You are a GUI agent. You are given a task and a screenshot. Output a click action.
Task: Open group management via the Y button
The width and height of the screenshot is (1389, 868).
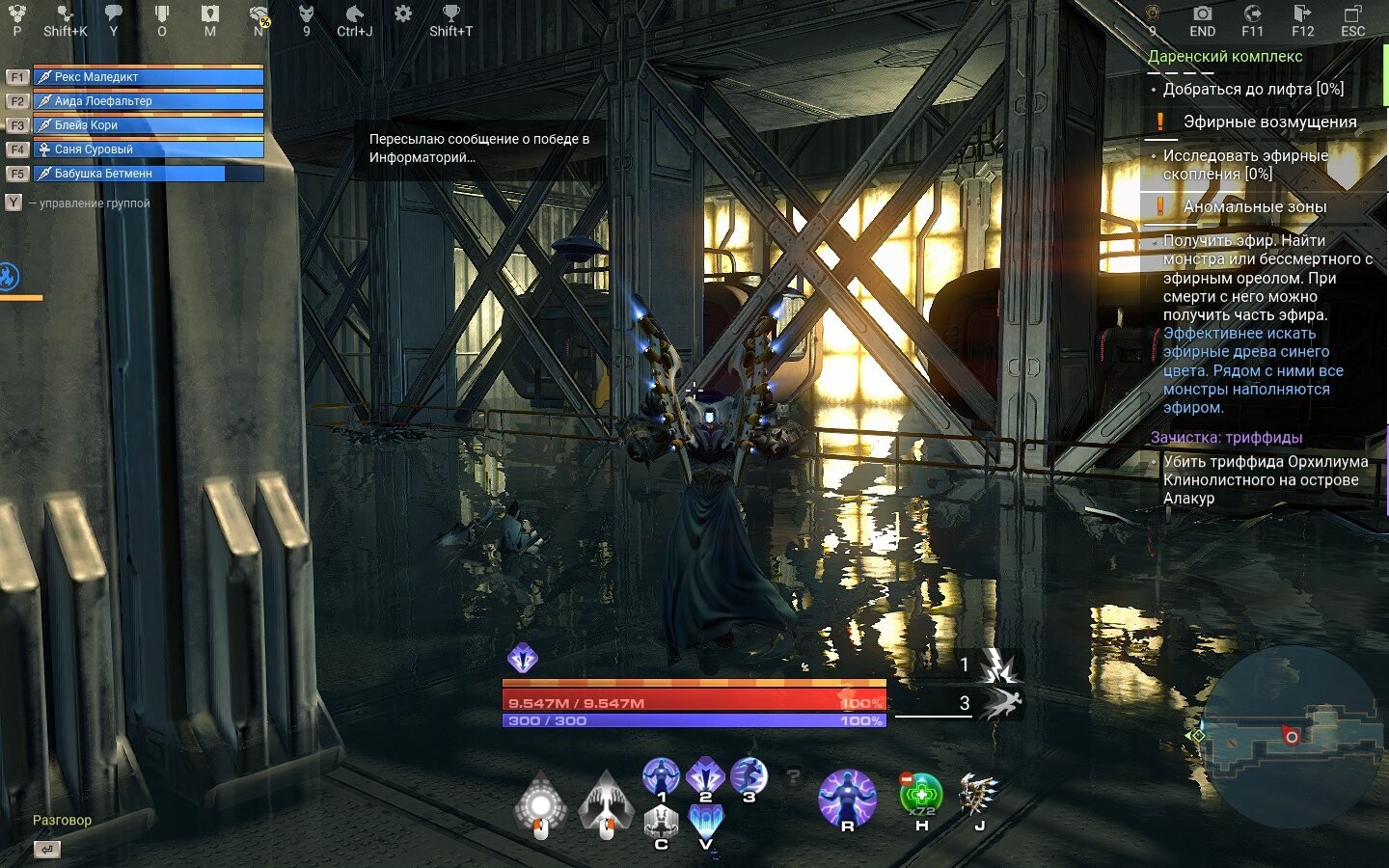pyautogui.click(x=13, y=203)
